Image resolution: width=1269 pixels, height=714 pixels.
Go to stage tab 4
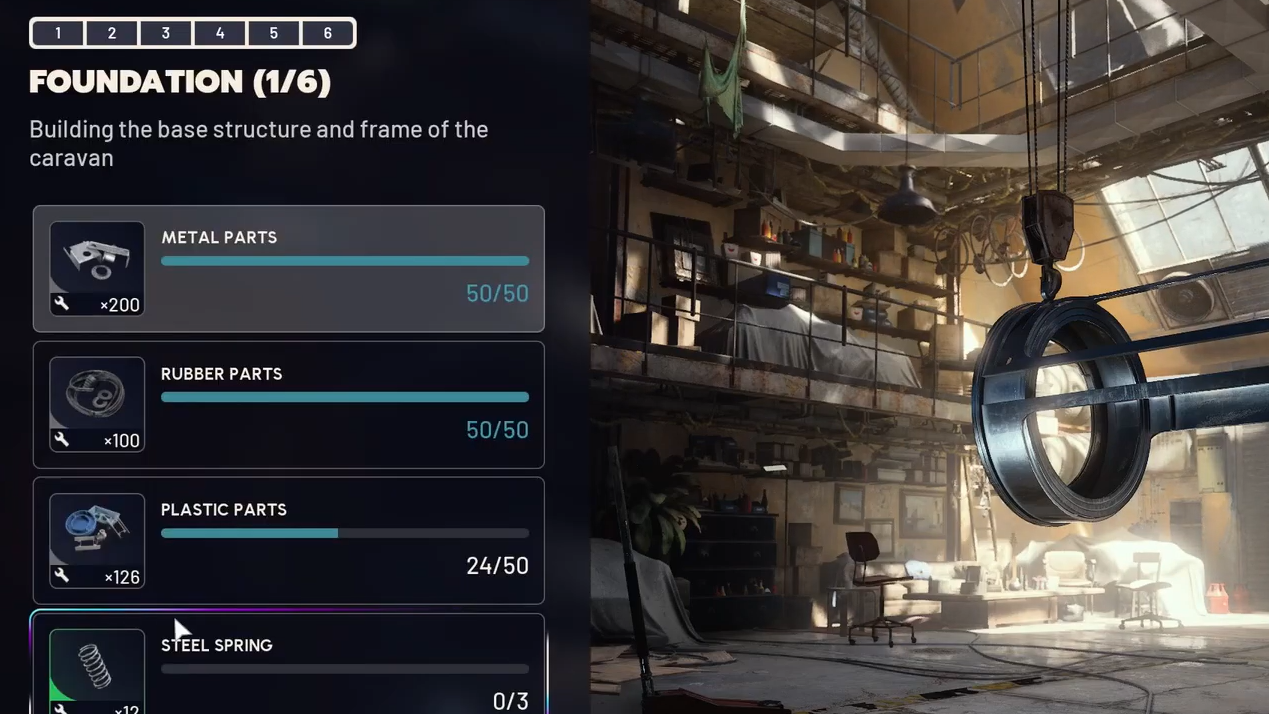[220, 33]
